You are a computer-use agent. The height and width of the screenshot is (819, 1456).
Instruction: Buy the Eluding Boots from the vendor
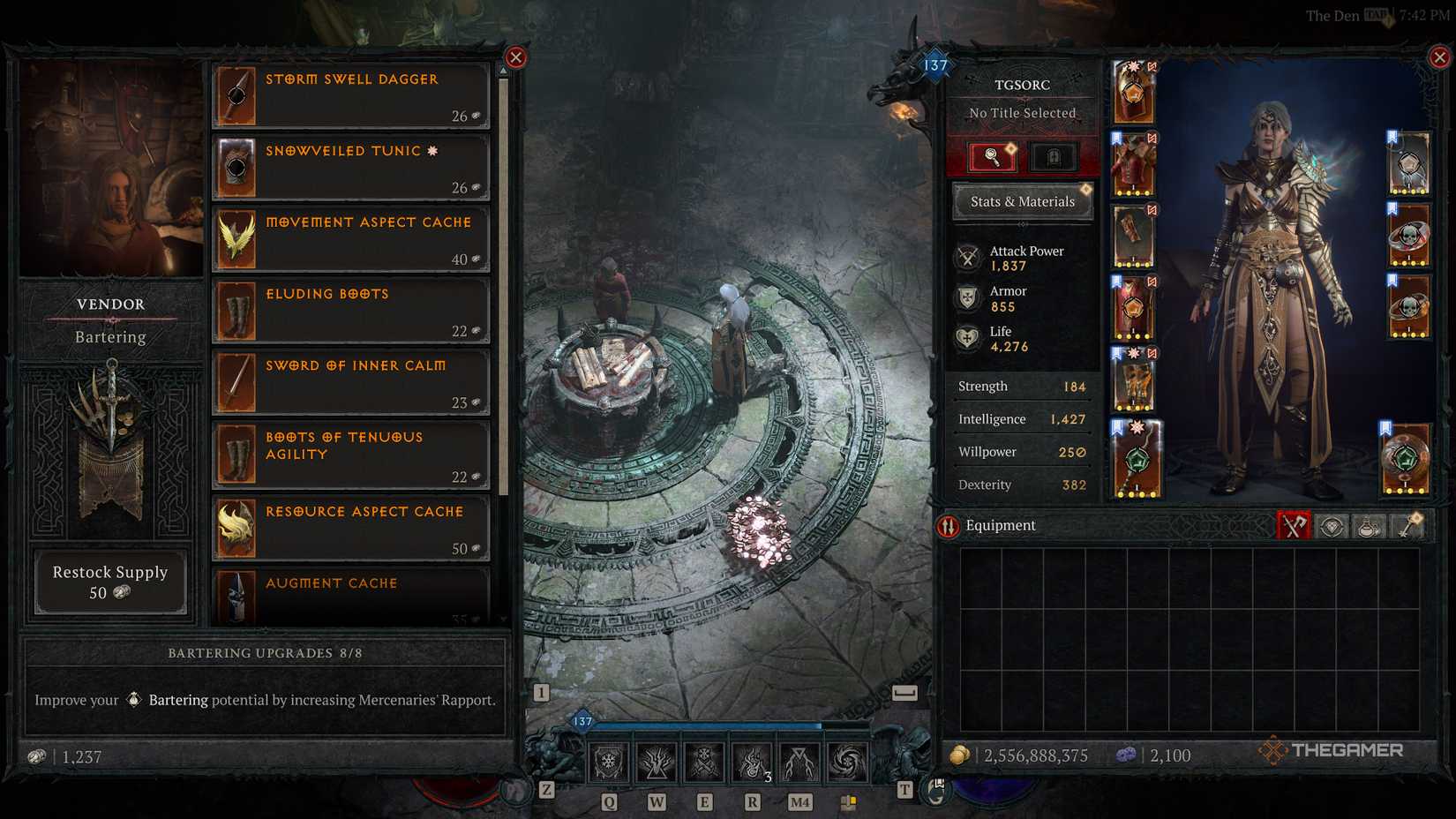[x=349, y=311]
